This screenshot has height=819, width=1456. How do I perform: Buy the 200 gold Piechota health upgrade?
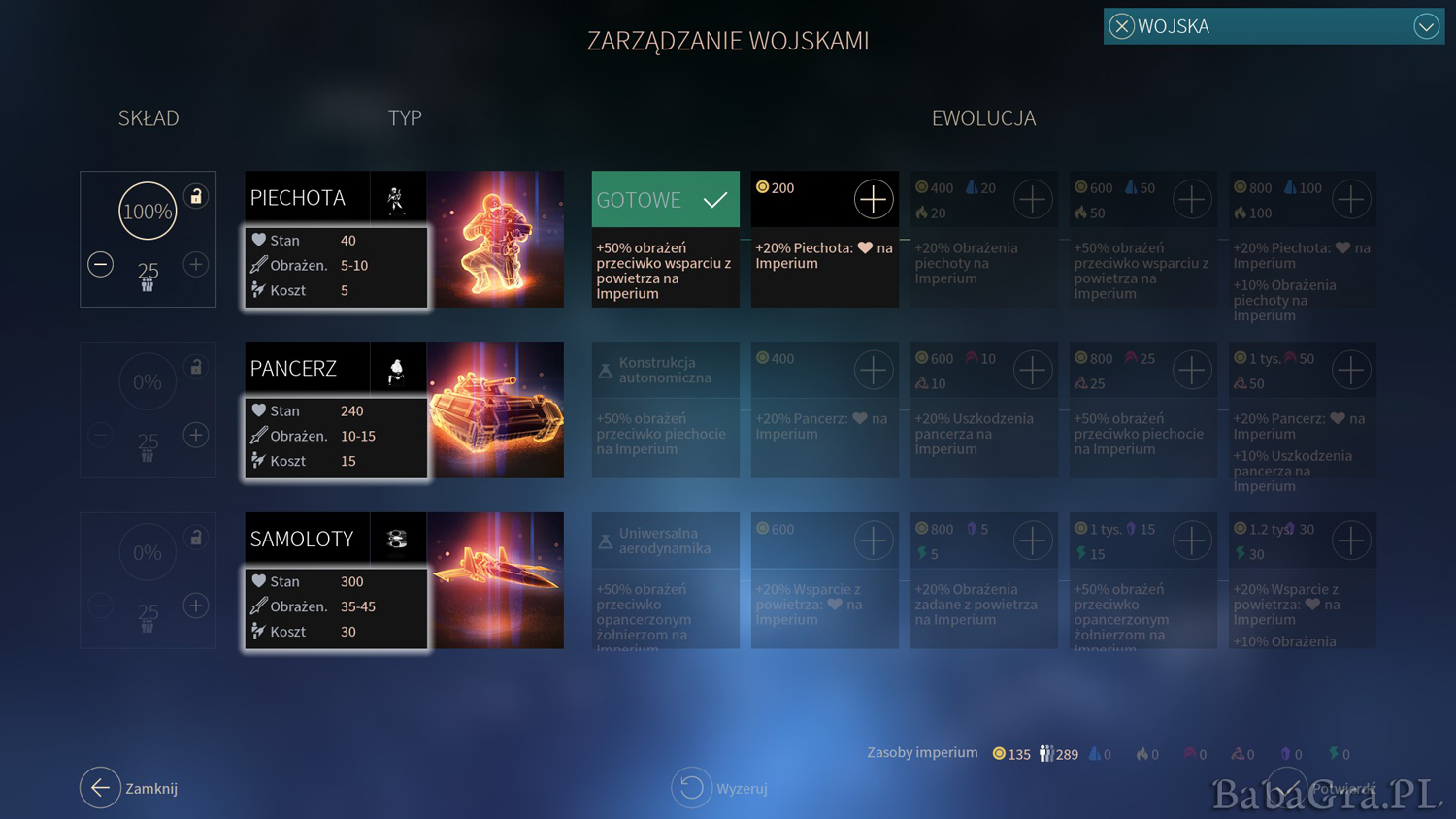pos(873,199)
